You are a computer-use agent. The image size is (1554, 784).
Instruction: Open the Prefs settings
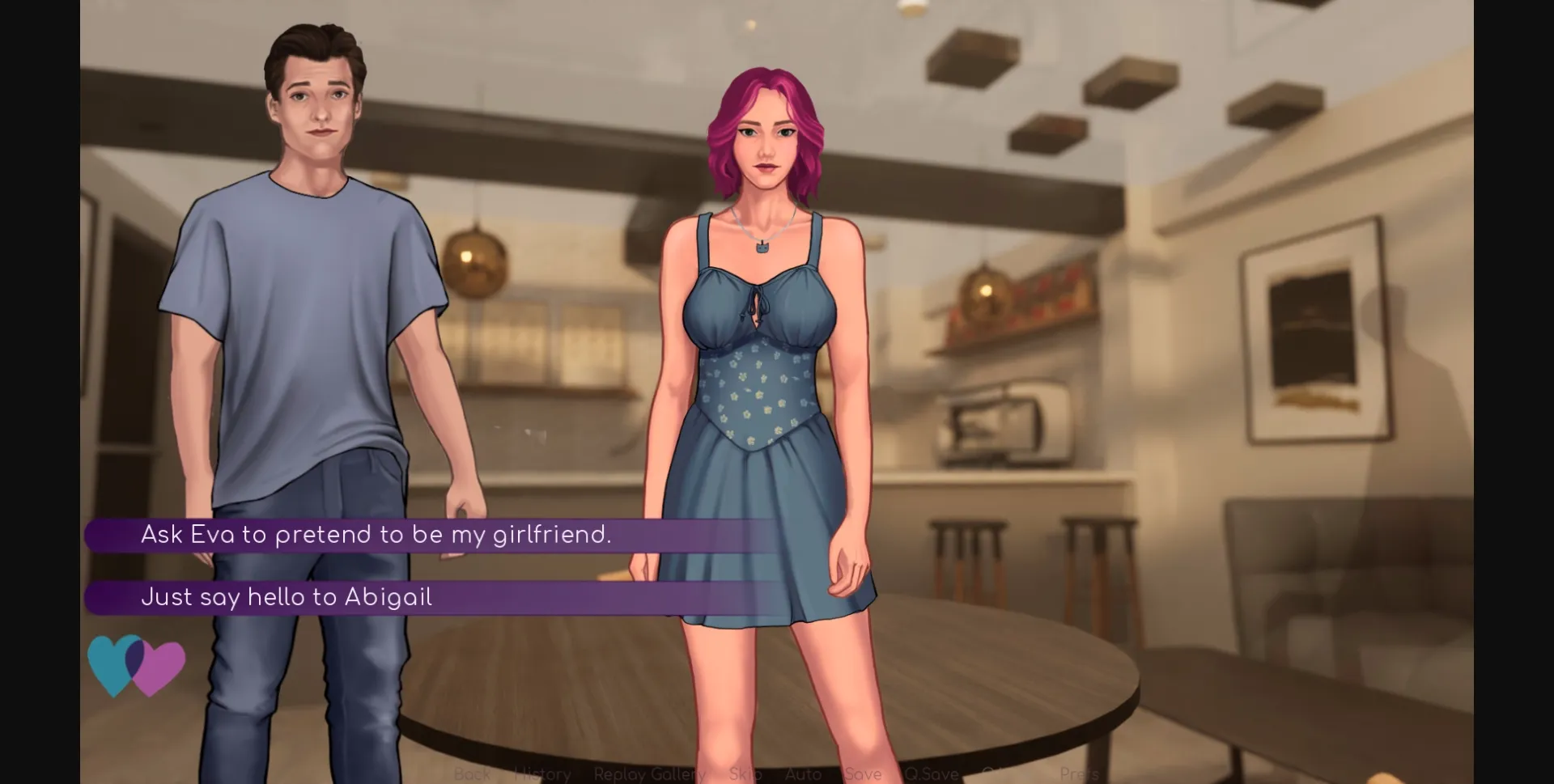(1079, 774)
